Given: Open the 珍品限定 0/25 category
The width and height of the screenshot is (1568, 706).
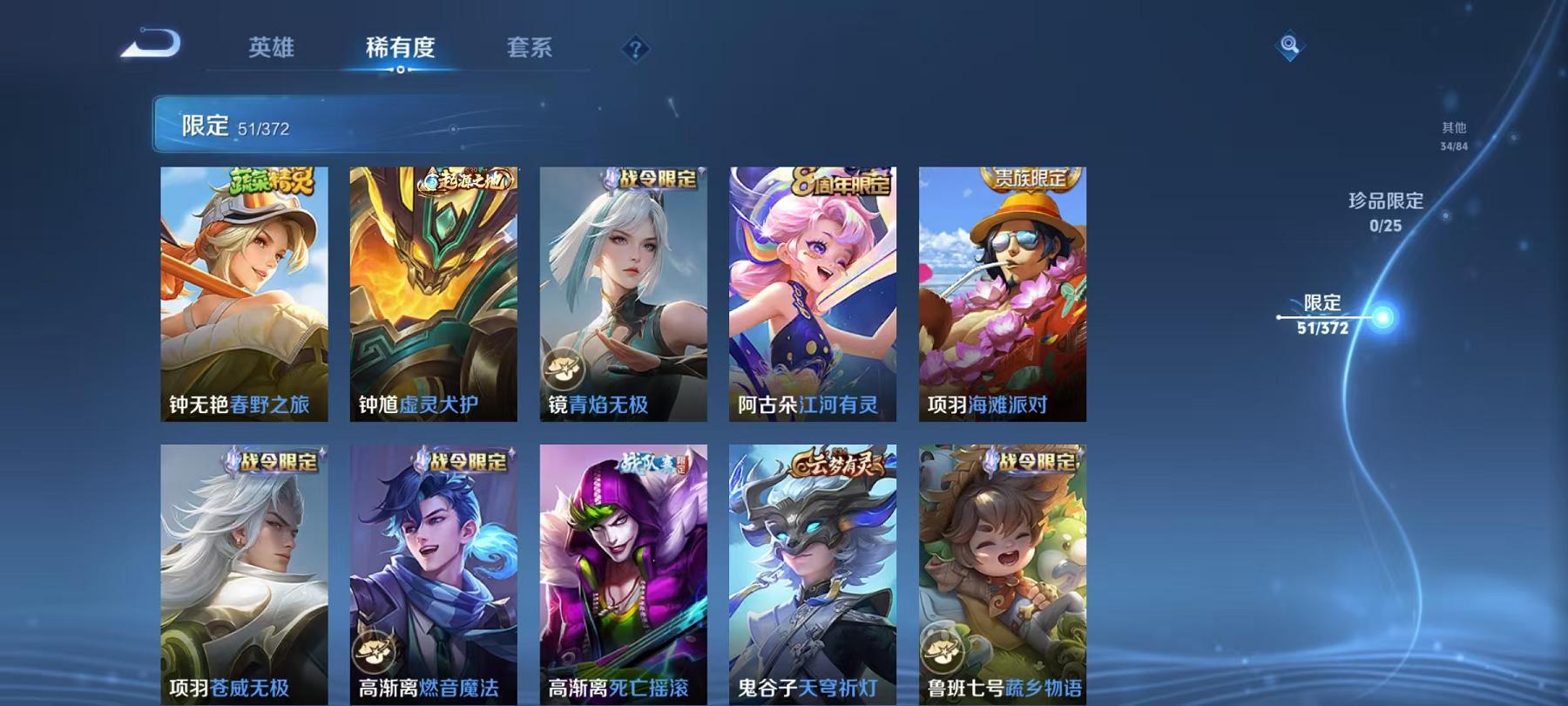Looking at the screenshot, I should tap(1384, 212).
